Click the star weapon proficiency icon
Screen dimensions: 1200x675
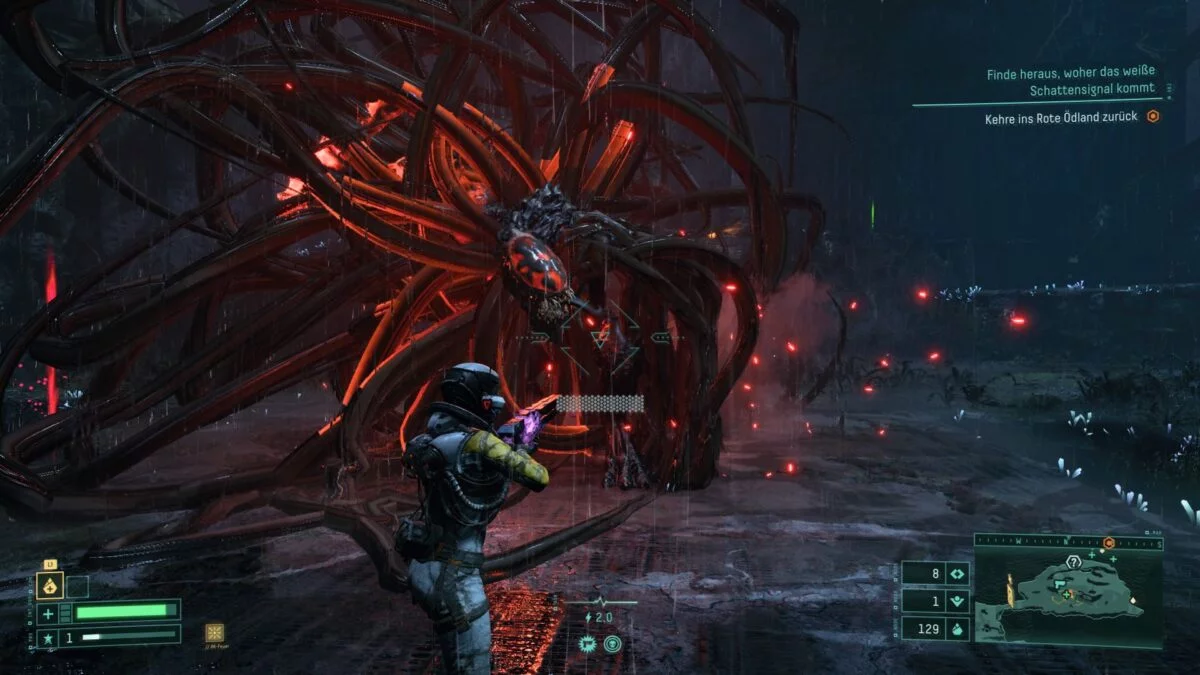[47, 636]
